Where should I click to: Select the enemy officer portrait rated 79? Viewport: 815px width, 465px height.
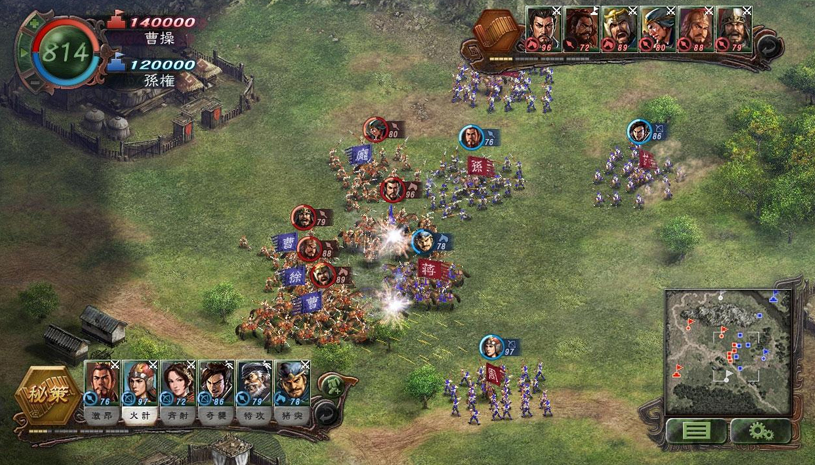(732, 28)
